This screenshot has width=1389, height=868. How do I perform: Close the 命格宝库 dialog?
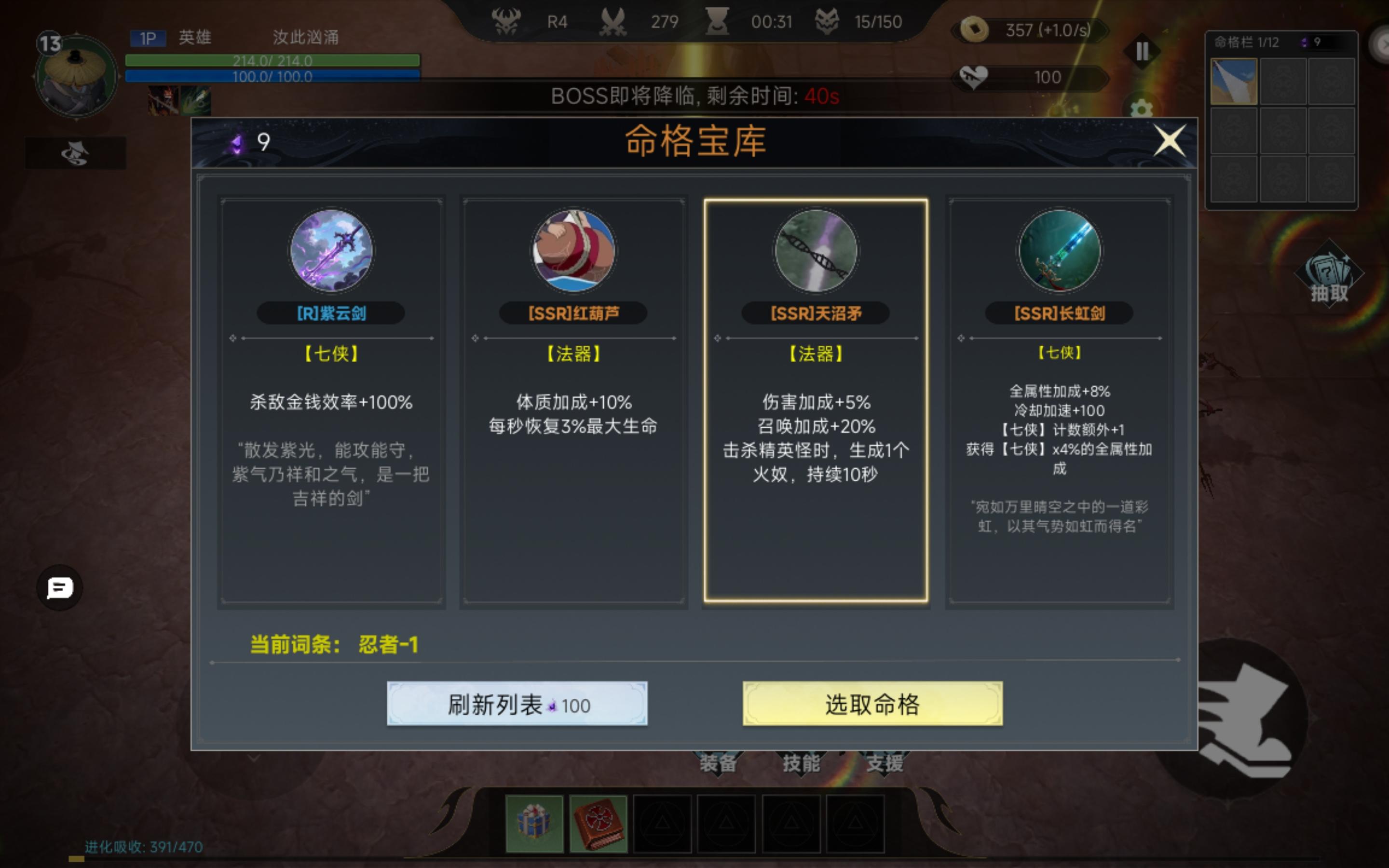(x=1170, y=139)
